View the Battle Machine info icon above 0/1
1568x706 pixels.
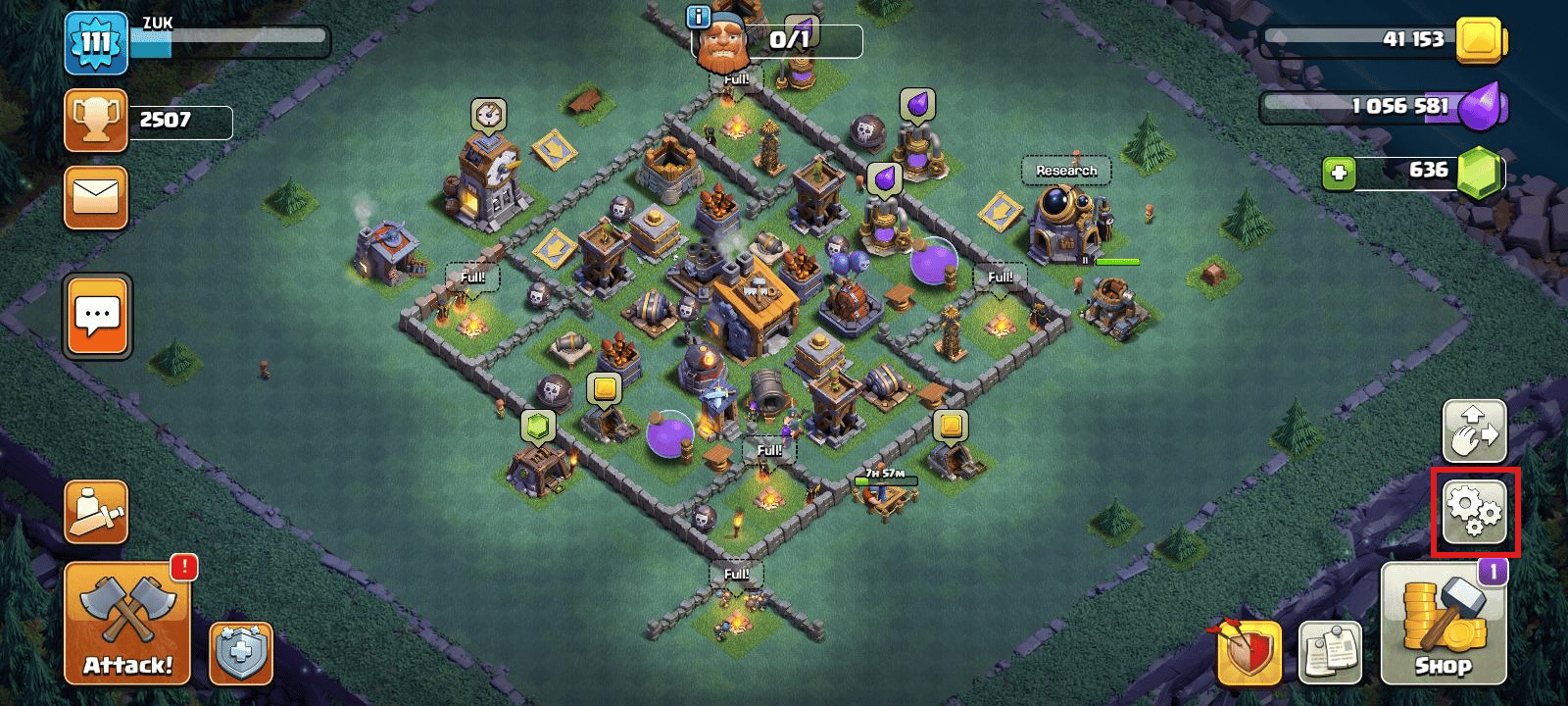(699, 17)
